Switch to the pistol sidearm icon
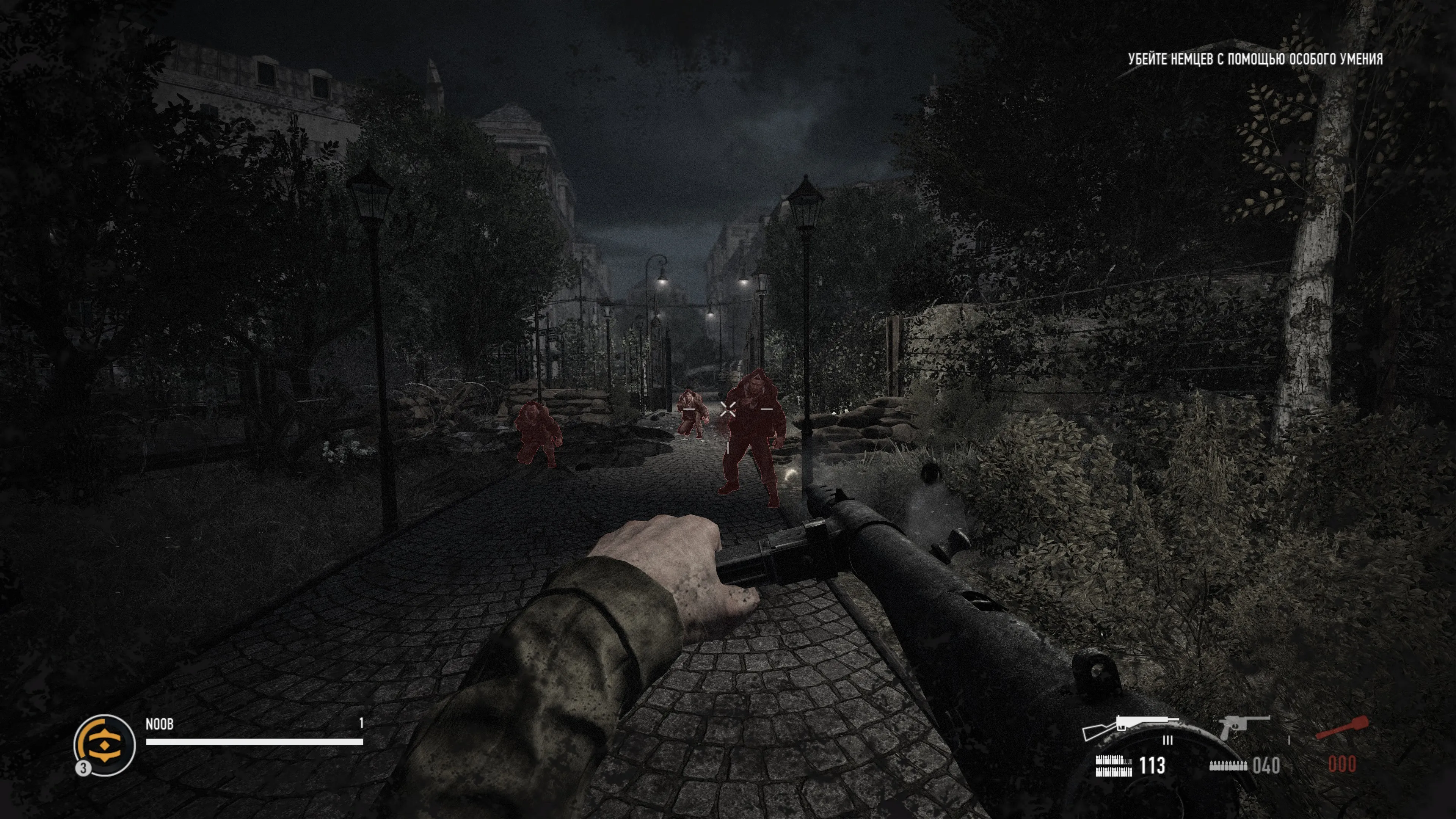The width and height of the screenshot is (1456, 819). point(1243,726)
